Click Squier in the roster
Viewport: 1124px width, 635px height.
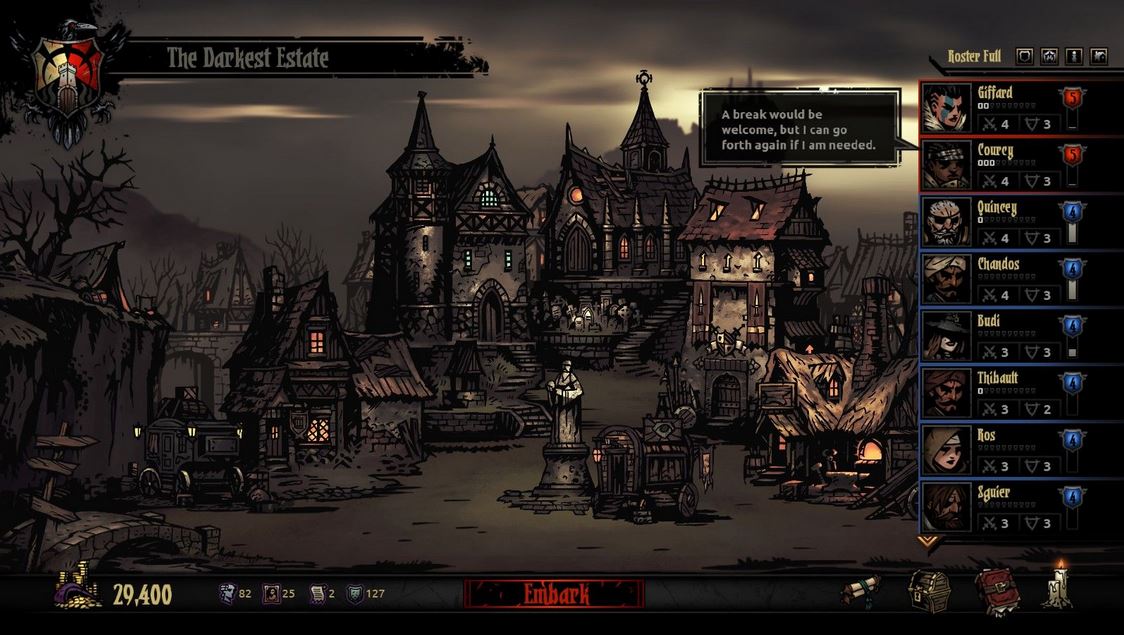(x=1000, y=507)
